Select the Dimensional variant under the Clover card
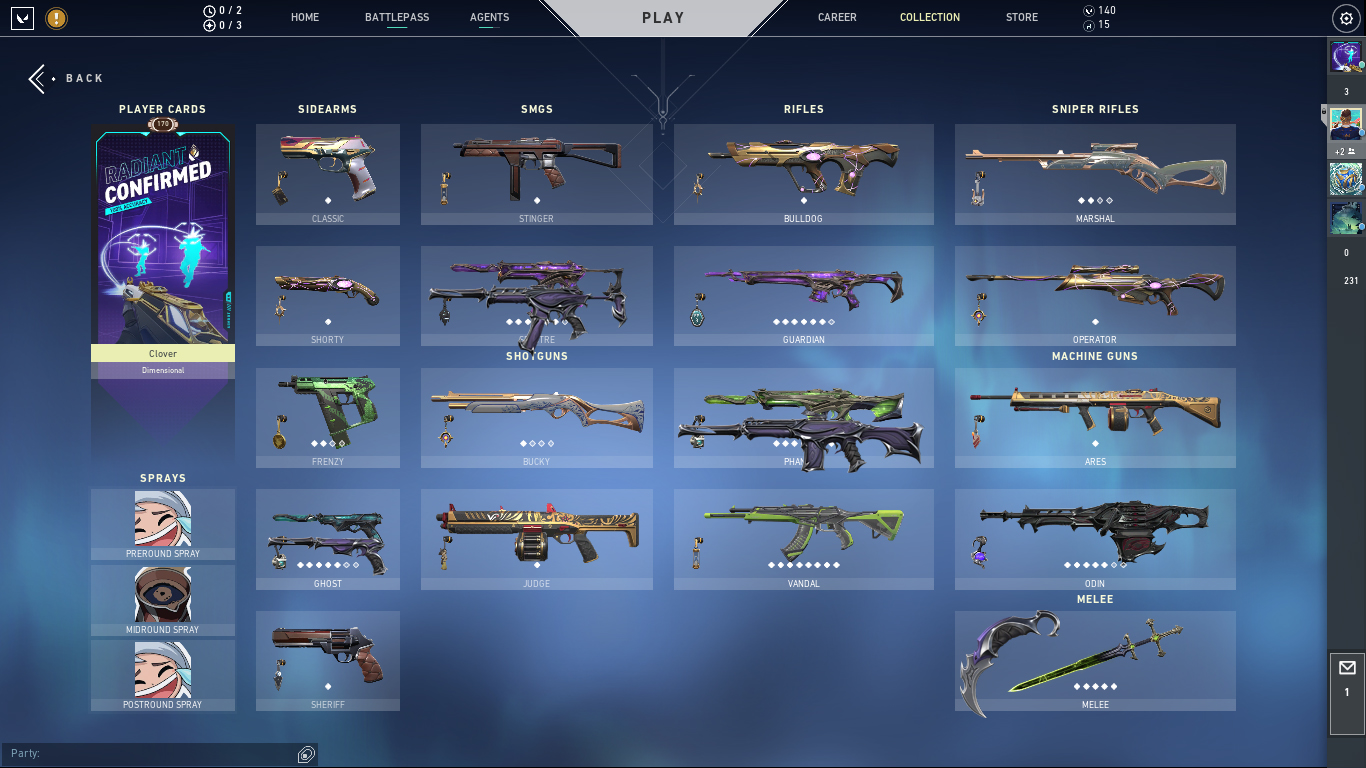Screen dimensions: 1366x768 [162, 372]
